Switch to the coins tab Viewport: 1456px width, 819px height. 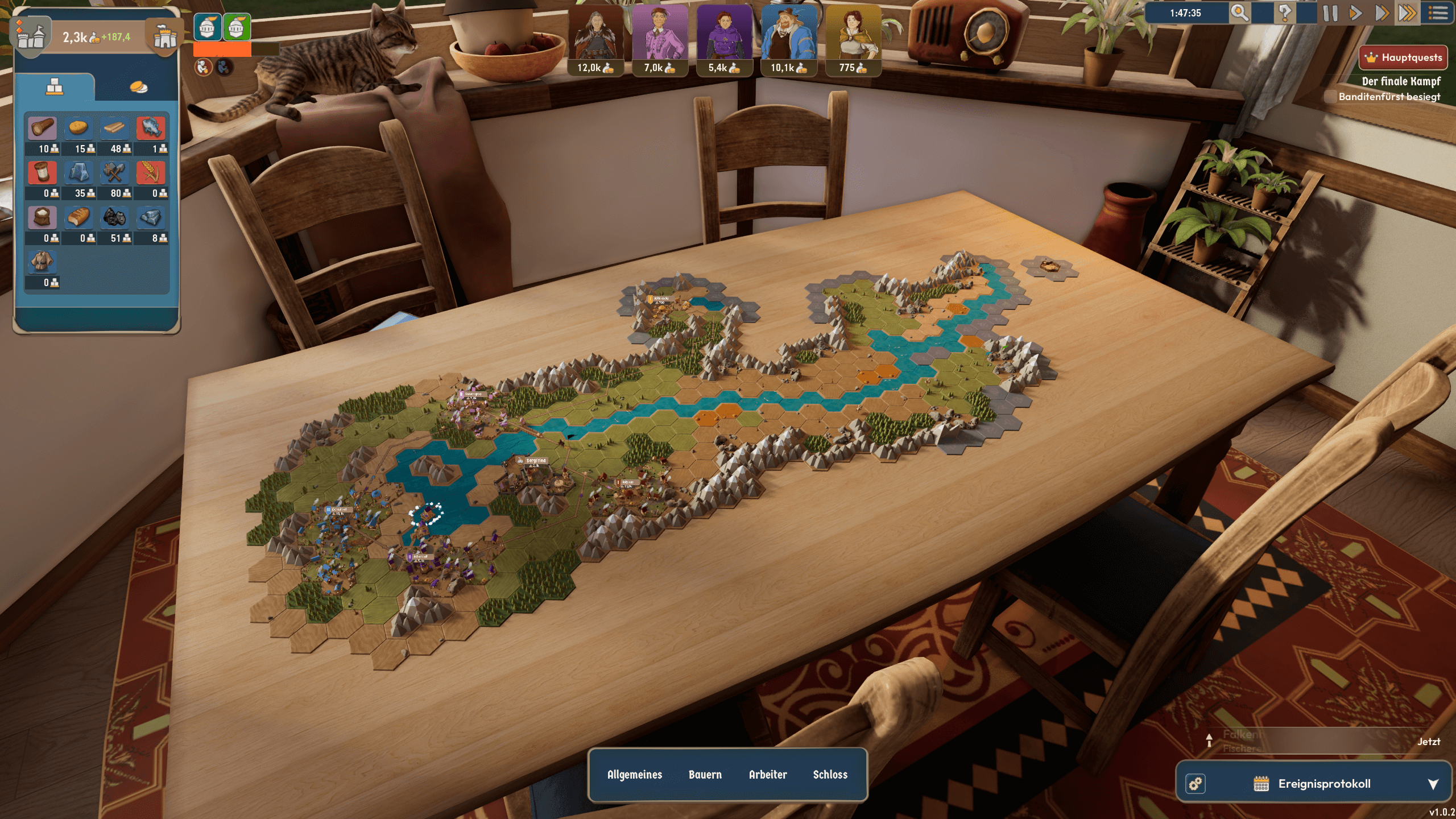point(138,87)
